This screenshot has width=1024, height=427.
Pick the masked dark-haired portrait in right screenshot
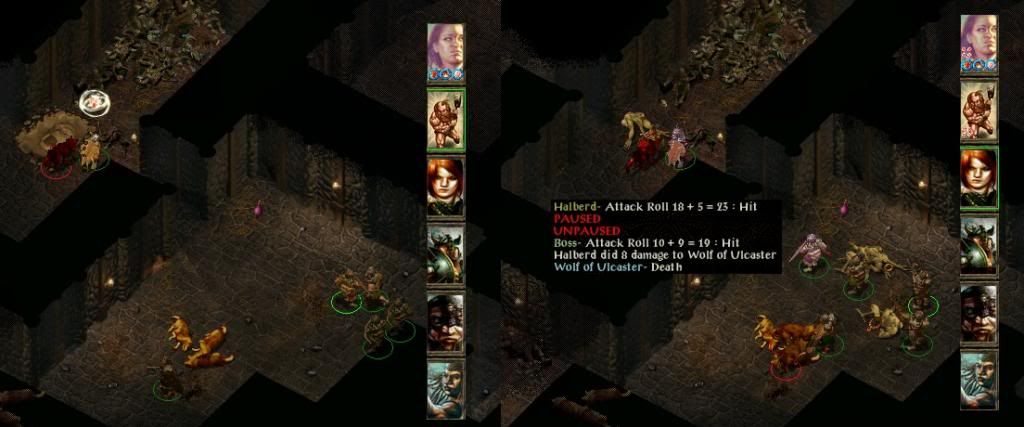[979, 313]
